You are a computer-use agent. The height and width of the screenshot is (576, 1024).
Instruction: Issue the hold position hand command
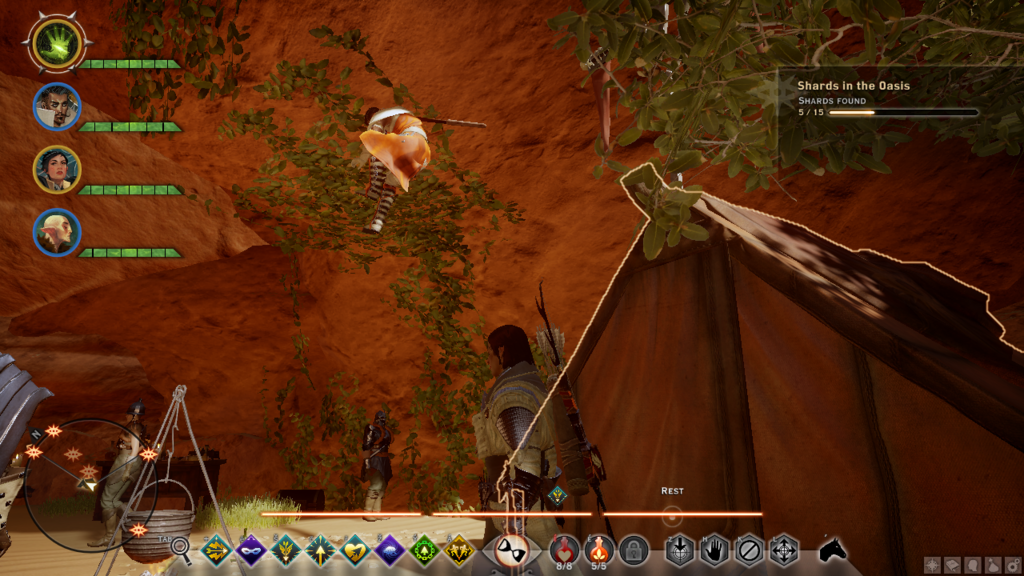[x=714, y=549]
